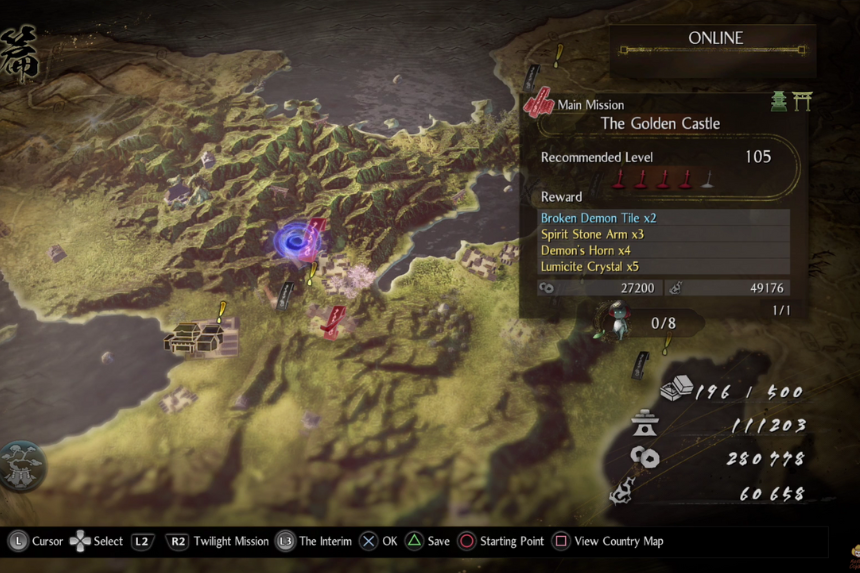Image resolution: width=860 pixels, height=573 pixels.
Task: Choose the Starting Point building on the map
Action: coord(200,337)
